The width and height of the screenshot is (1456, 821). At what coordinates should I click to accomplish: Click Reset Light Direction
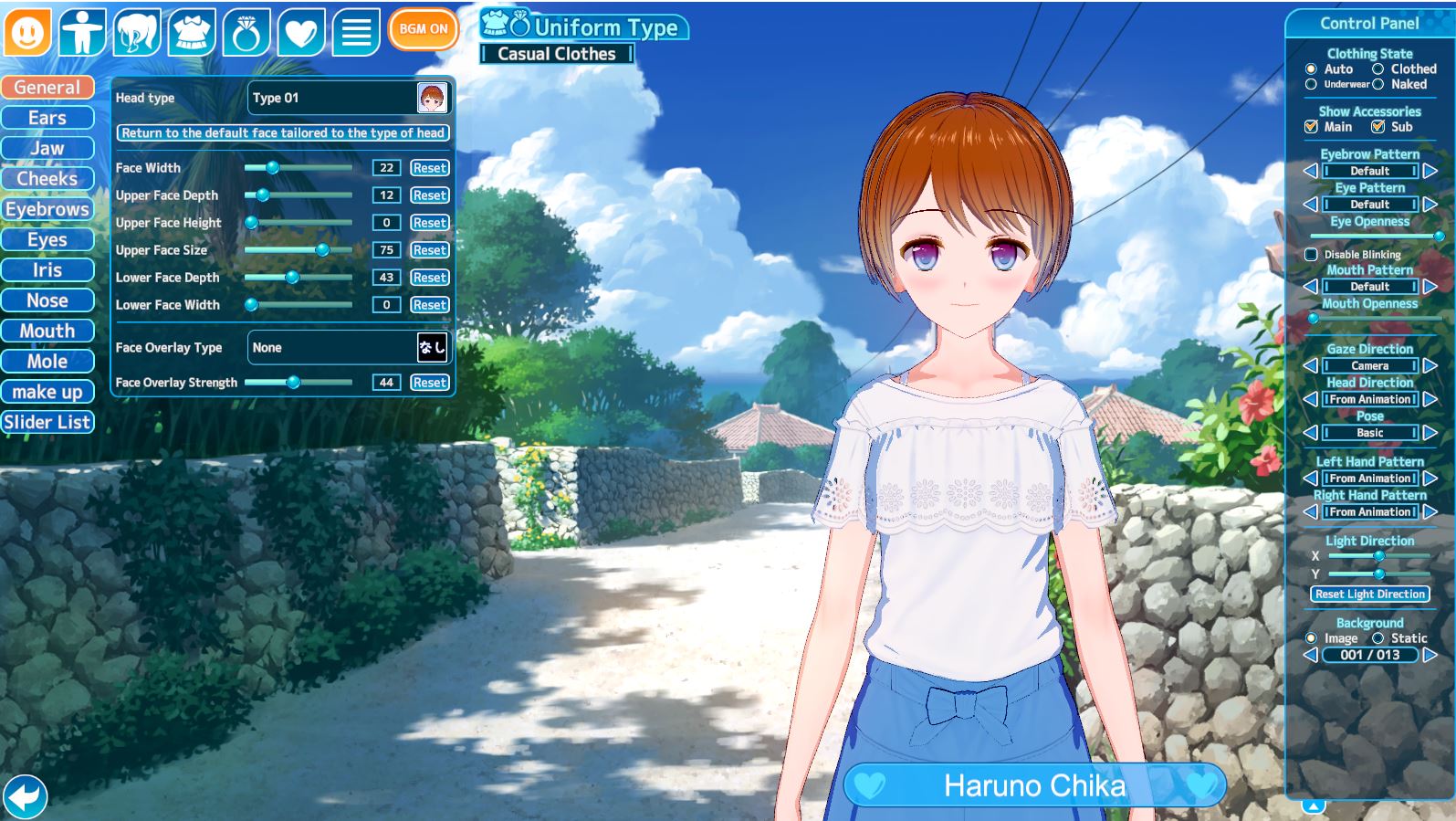(1370, 595)
